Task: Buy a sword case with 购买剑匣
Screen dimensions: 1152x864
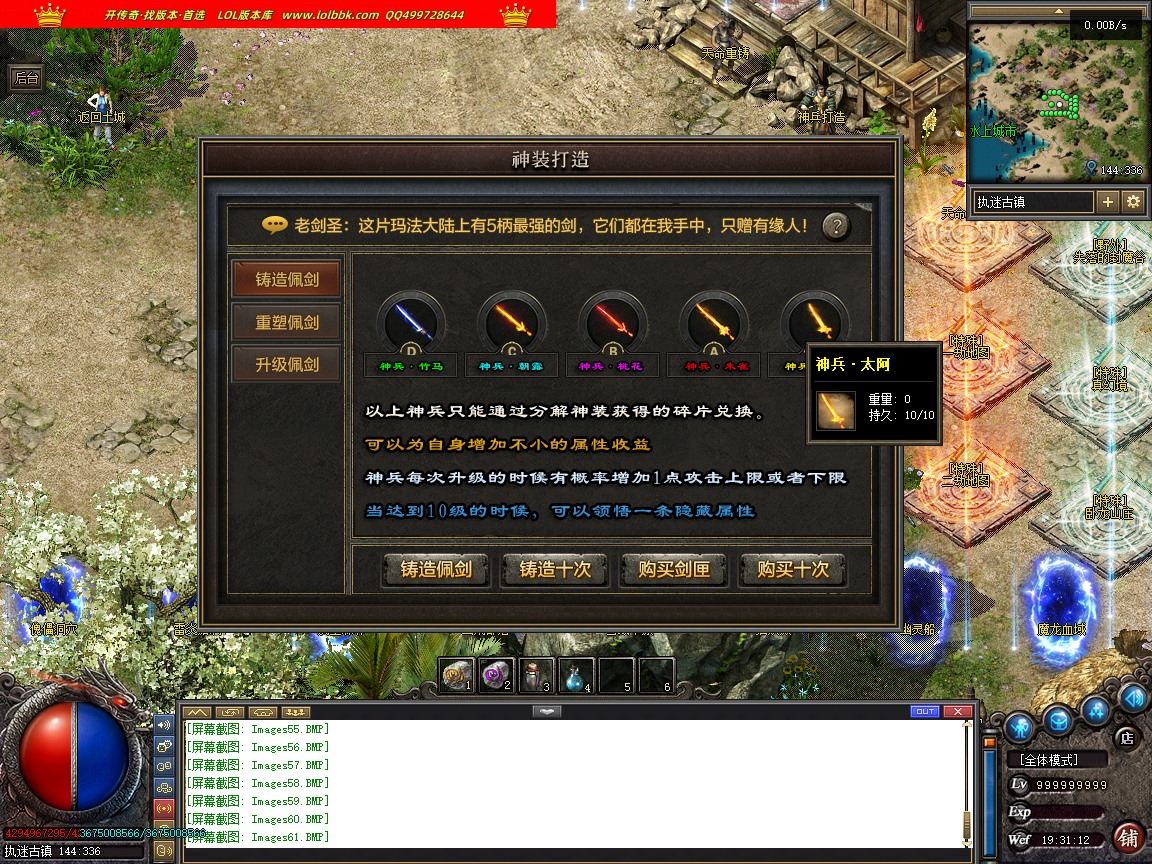Action: click(673, 570)
